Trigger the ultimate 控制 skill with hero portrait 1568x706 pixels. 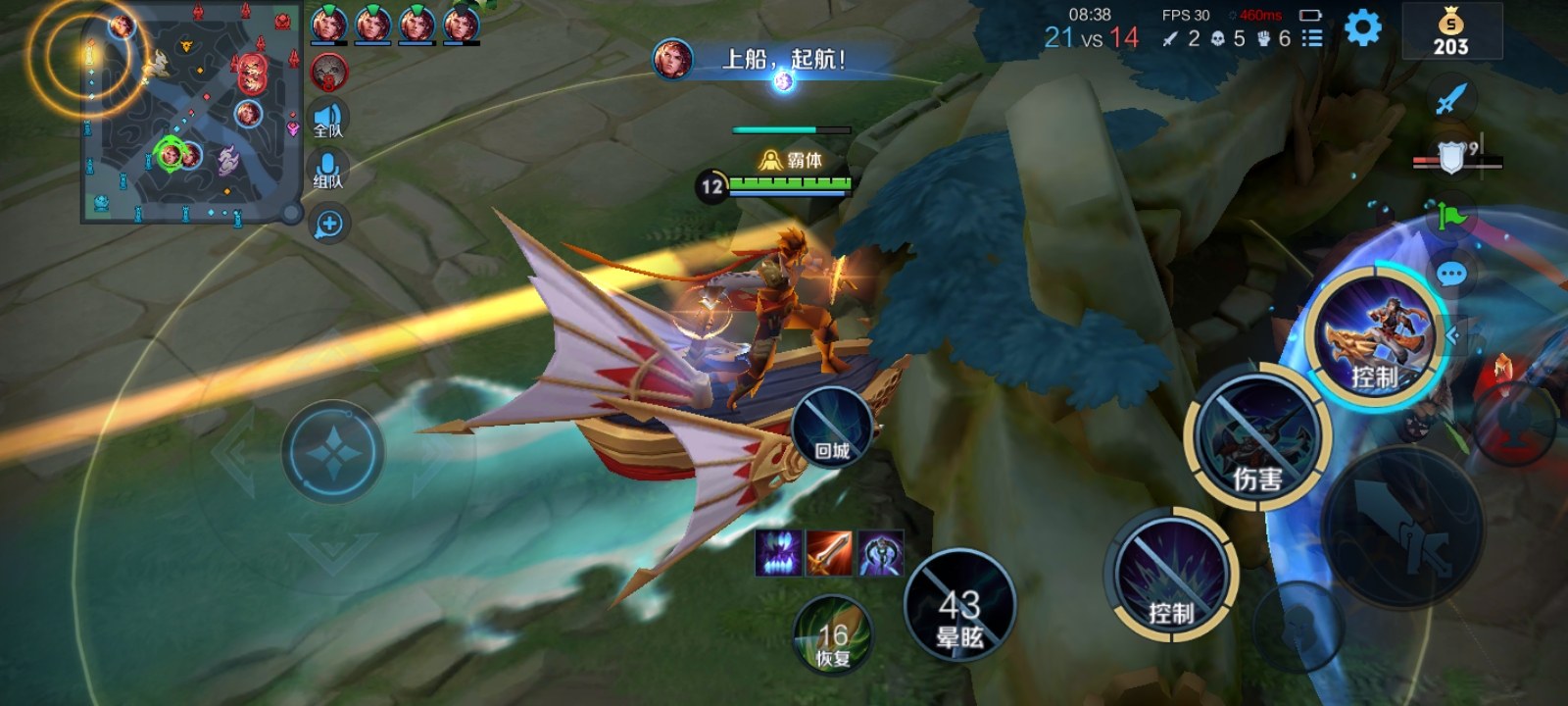tap(1375, 335)
